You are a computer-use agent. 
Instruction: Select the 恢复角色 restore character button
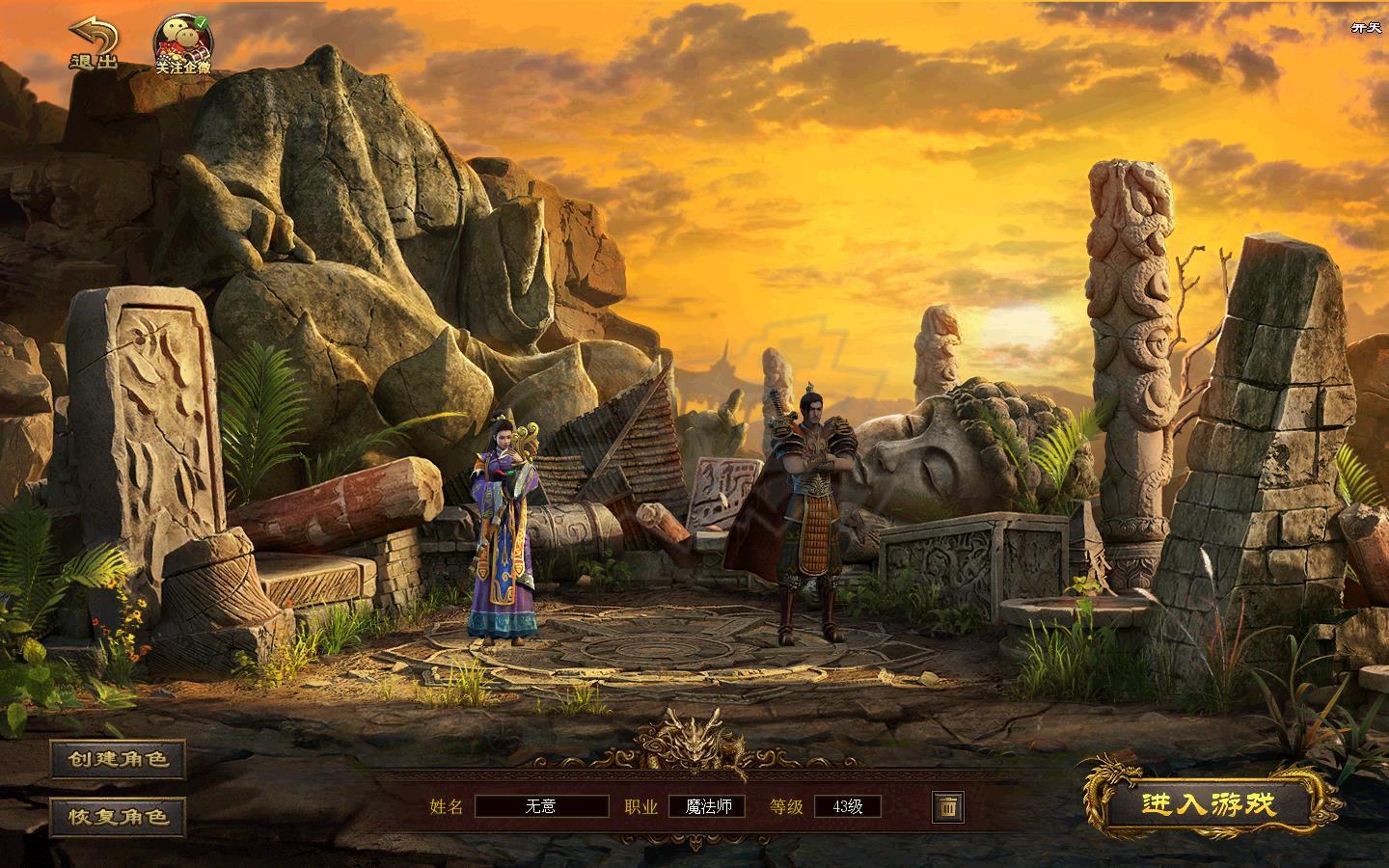118,817
